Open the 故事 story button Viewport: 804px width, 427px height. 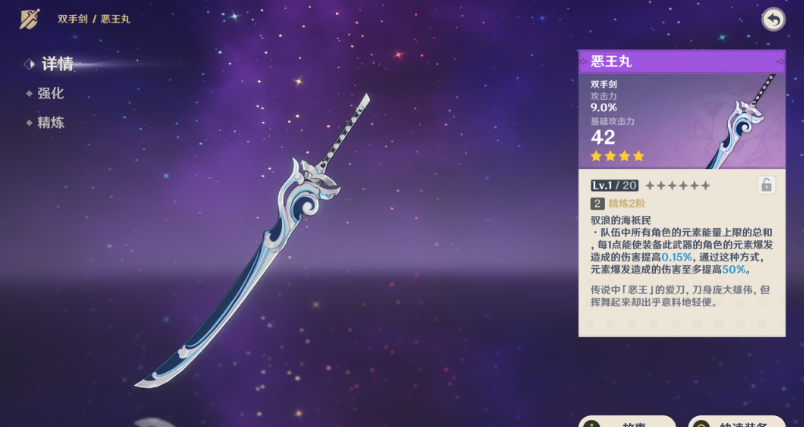pos(628,422)
